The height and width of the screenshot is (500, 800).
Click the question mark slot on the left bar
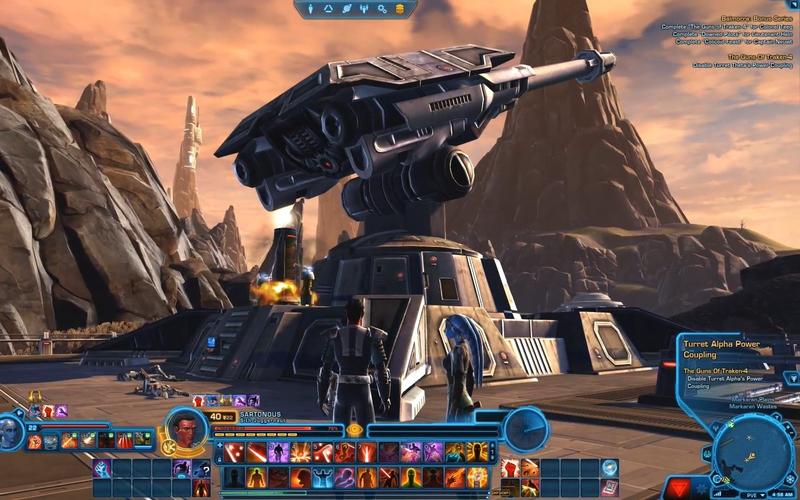201,468
